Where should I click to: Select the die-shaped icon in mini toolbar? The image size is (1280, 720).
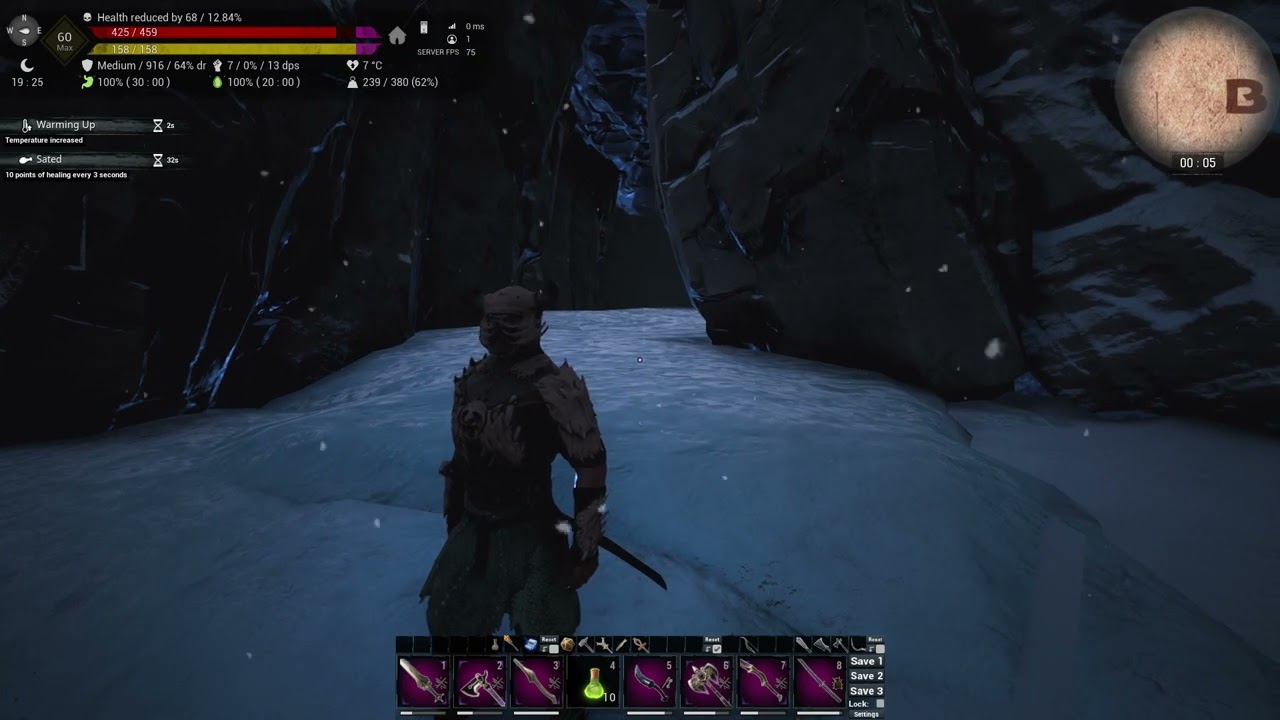pyautogui.click(x=567, y=645)
